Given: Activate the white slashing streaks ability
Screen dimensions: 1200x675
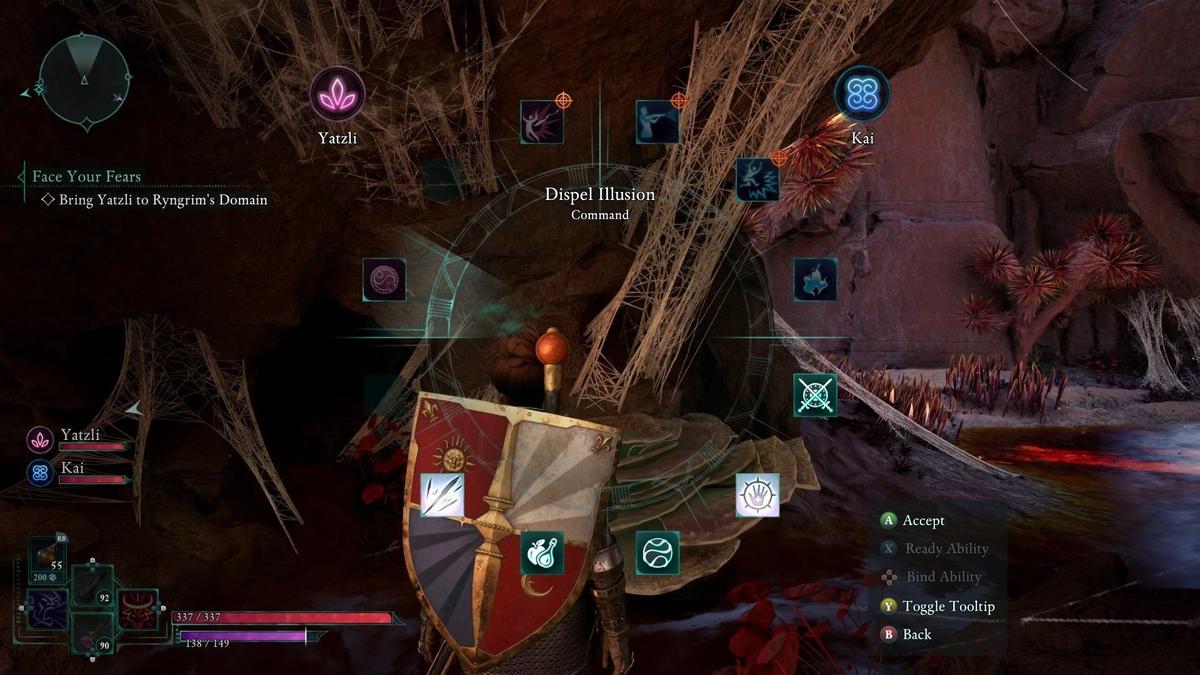Looking at the screenshot, I should point(441,495).
